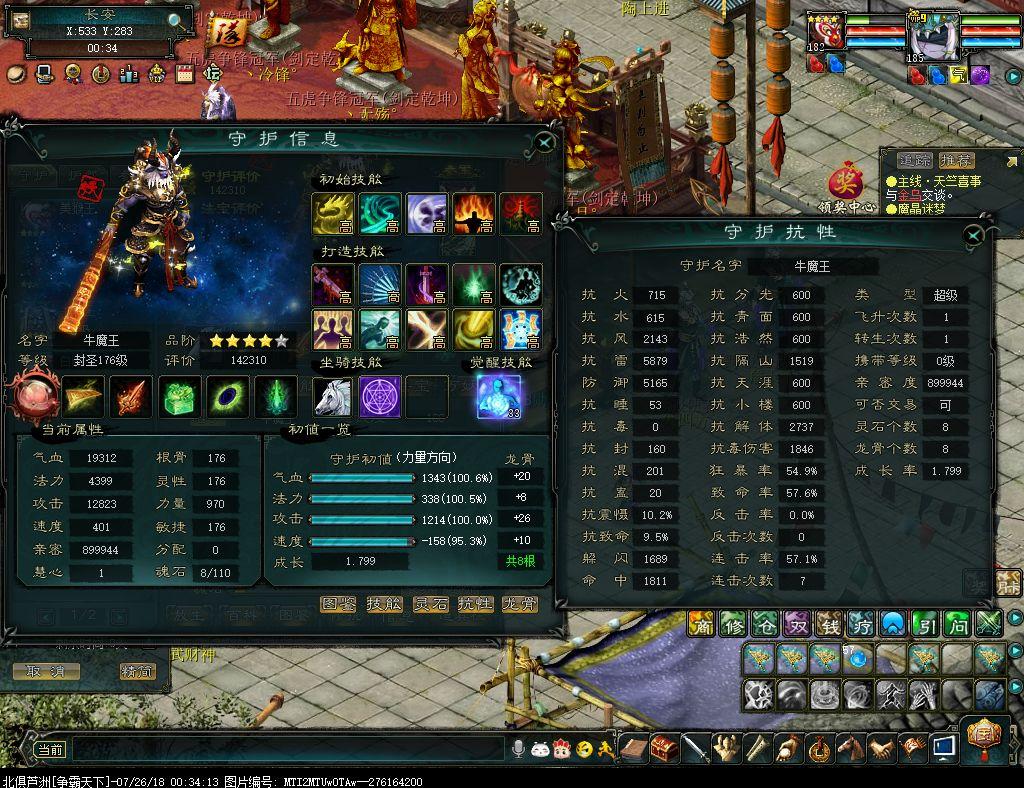Click the 商 shop shortcut icon
The height and width of the screenshot is (788, 1024).
point(702,624)
